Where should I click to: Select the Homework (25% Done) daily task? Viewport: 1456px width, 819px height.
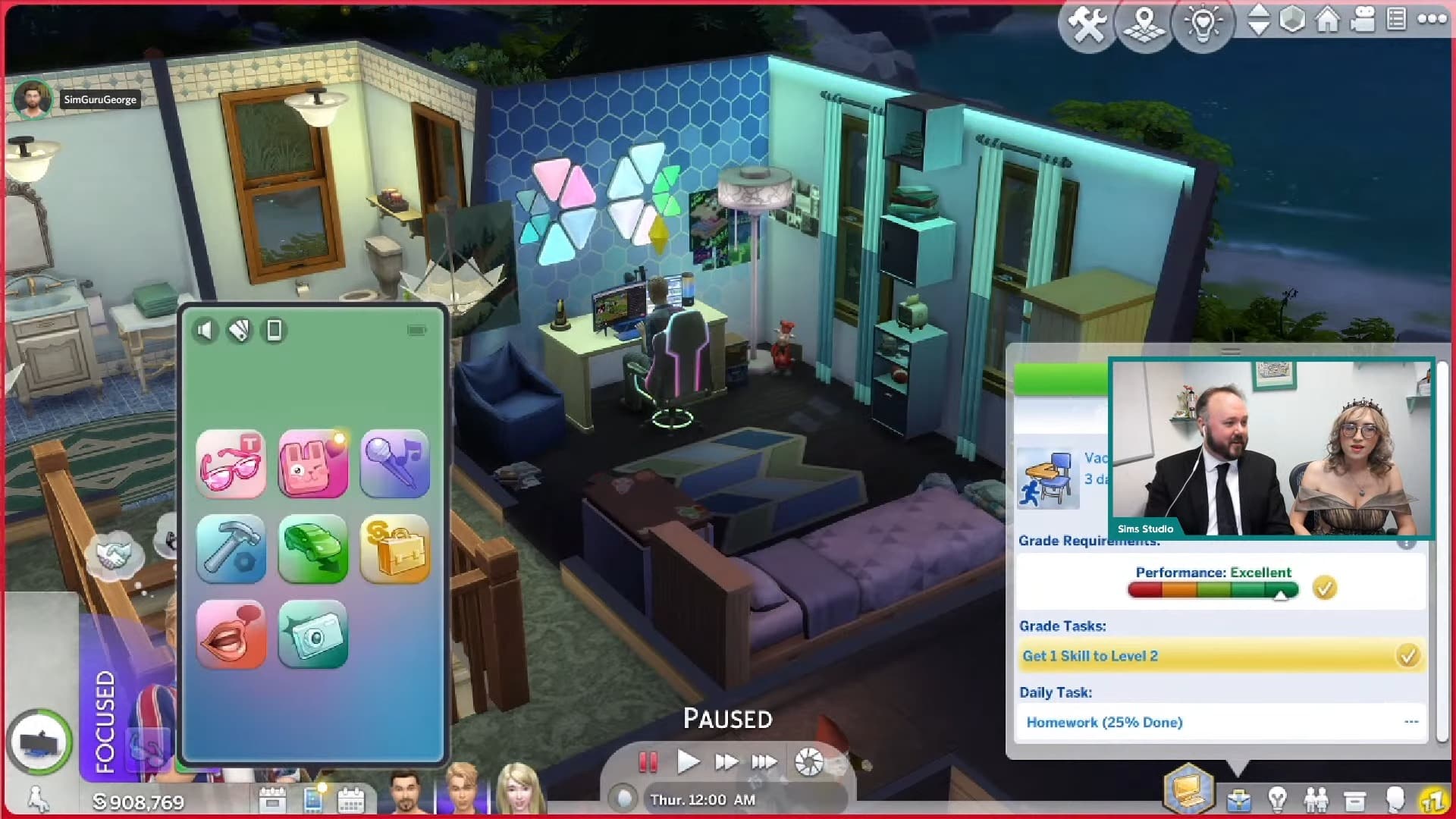(x=1104, y=722)
